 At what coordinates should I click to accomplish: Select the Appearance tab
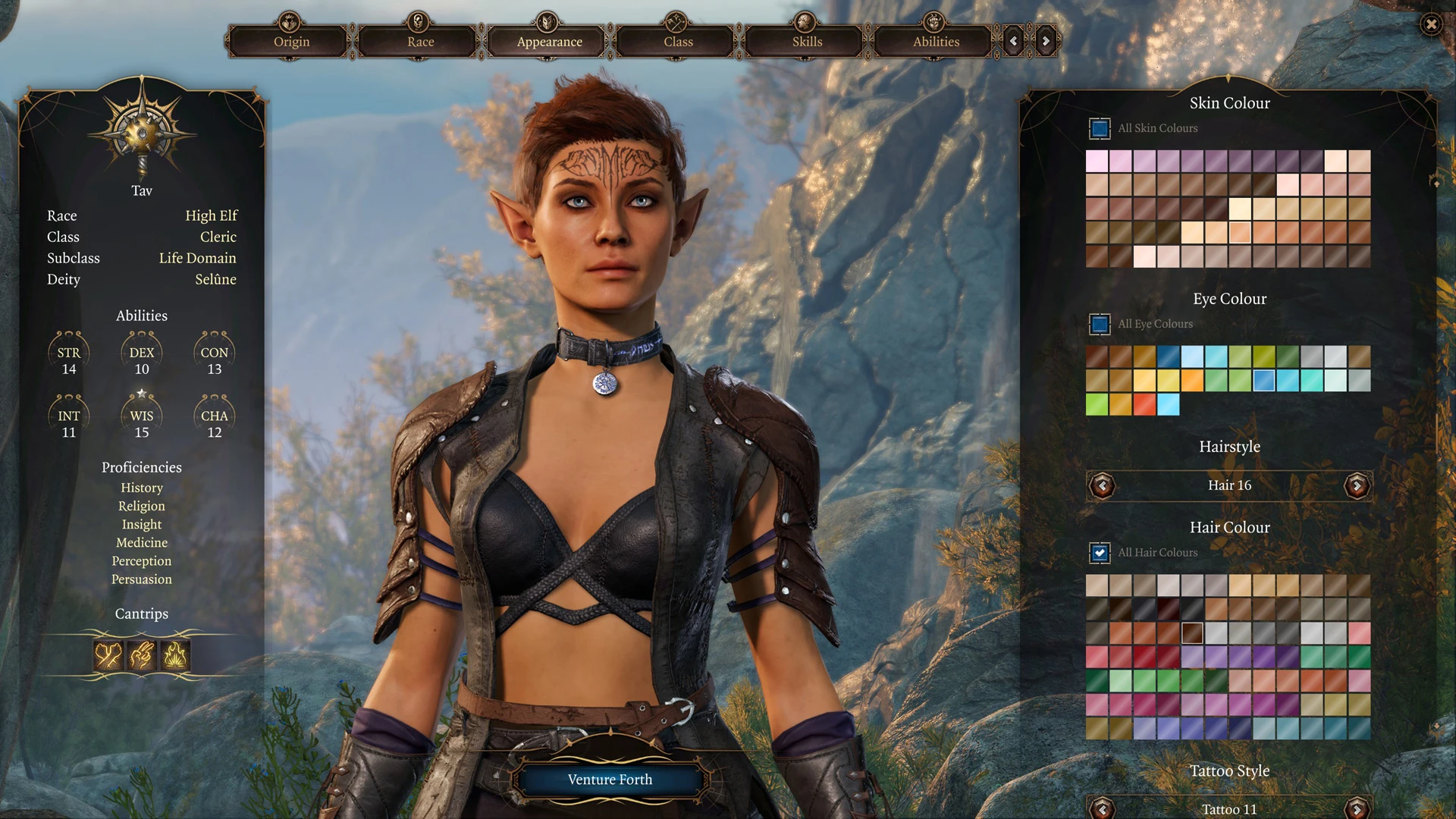click(x=549, y=42)
